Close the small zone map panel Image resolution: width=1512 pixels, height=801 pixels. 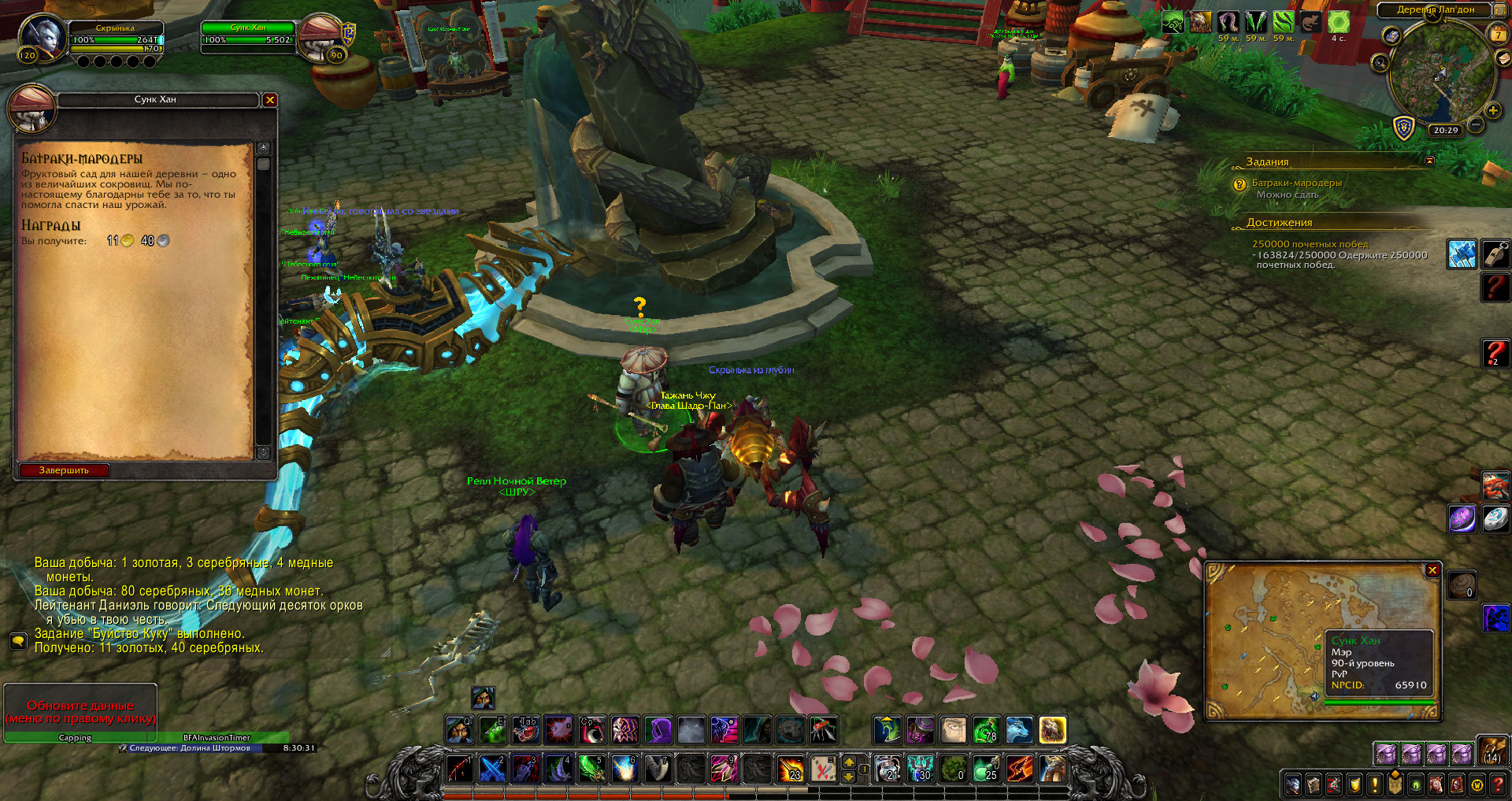coord(1432,570)
